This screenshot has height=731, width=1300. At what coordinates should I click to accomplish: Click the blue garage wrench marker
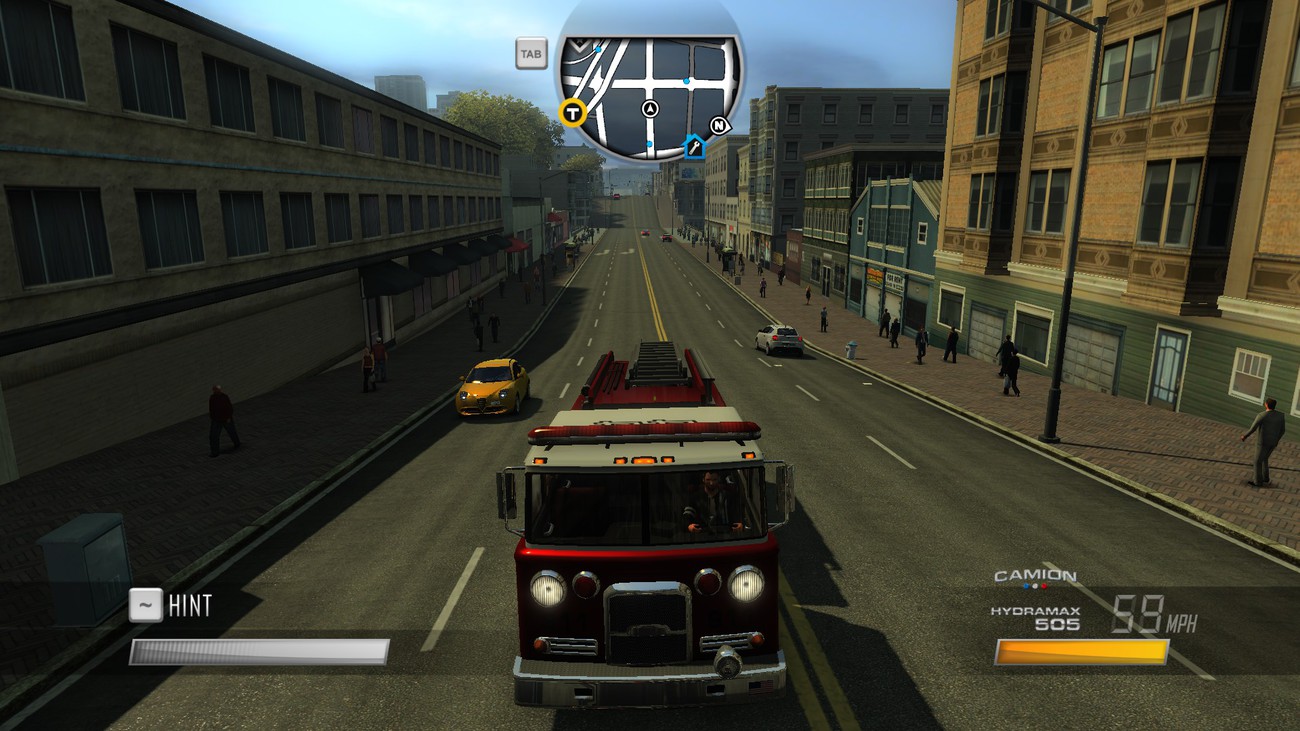pos(694,148)
